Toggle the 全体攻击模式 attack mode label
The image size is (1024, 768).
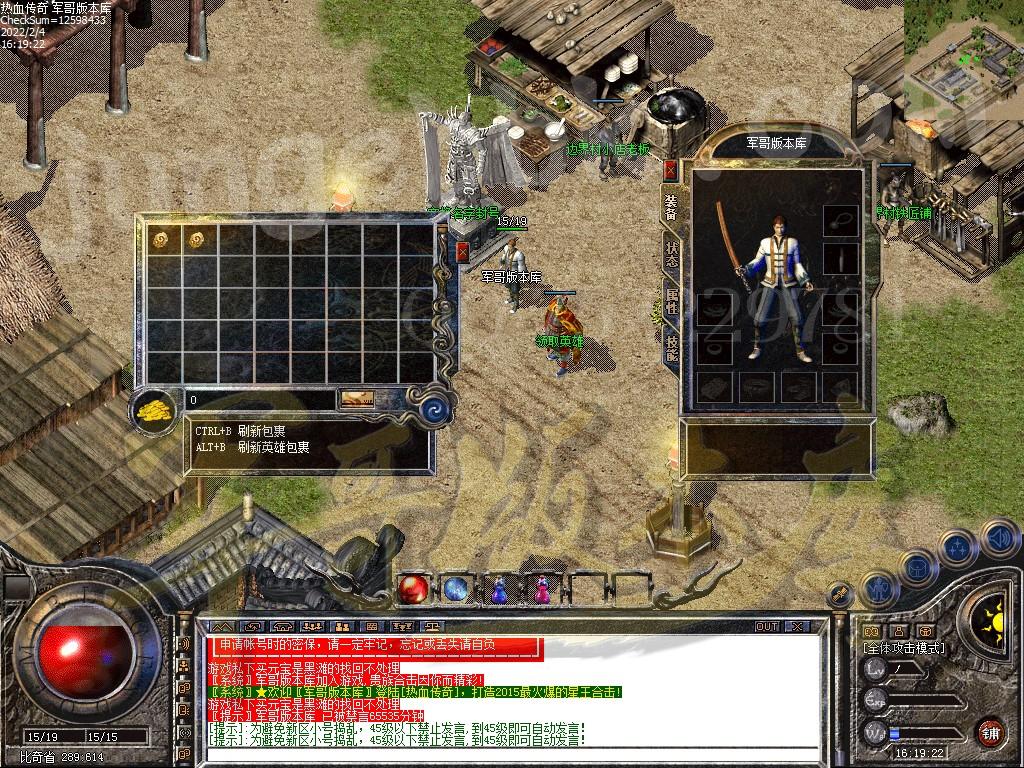point(904,648)
